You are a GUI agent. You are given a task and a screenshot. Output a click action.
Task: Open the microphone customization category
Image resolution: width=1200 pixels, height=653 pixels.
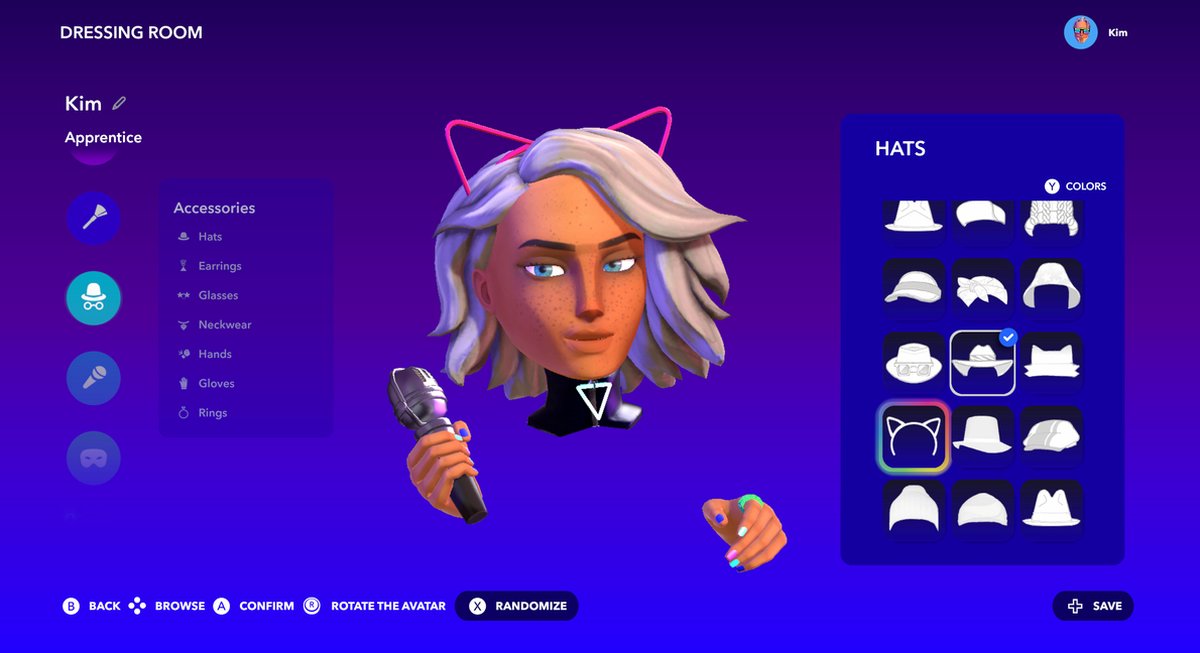pos(94,378)
